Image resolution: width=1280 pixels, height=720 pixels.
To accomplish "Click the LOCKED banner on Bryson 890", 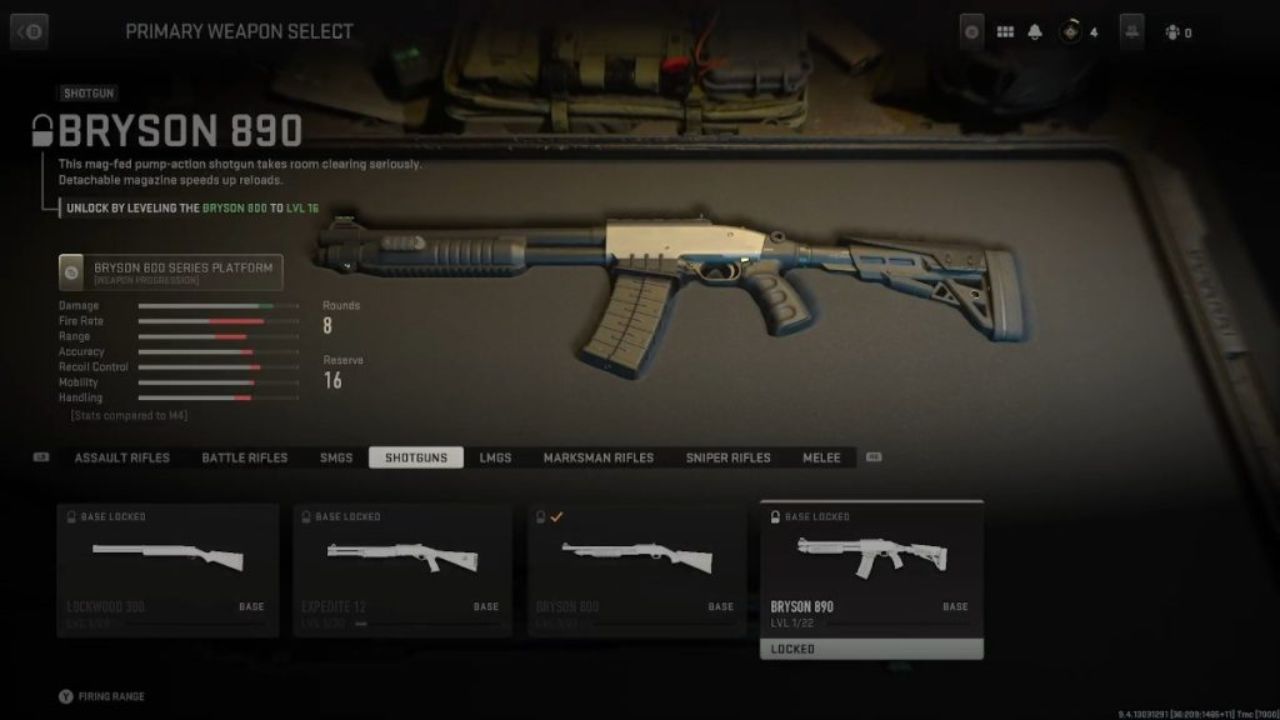I will click(x=871, y=648).
